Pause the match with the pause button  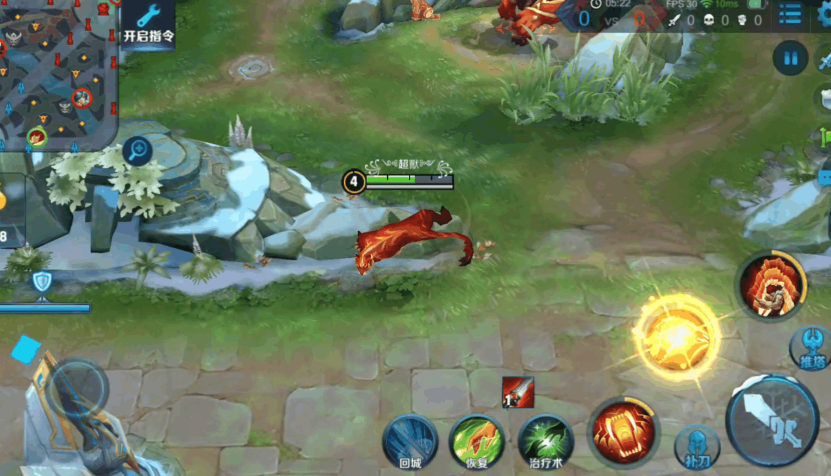click(790, 59)
